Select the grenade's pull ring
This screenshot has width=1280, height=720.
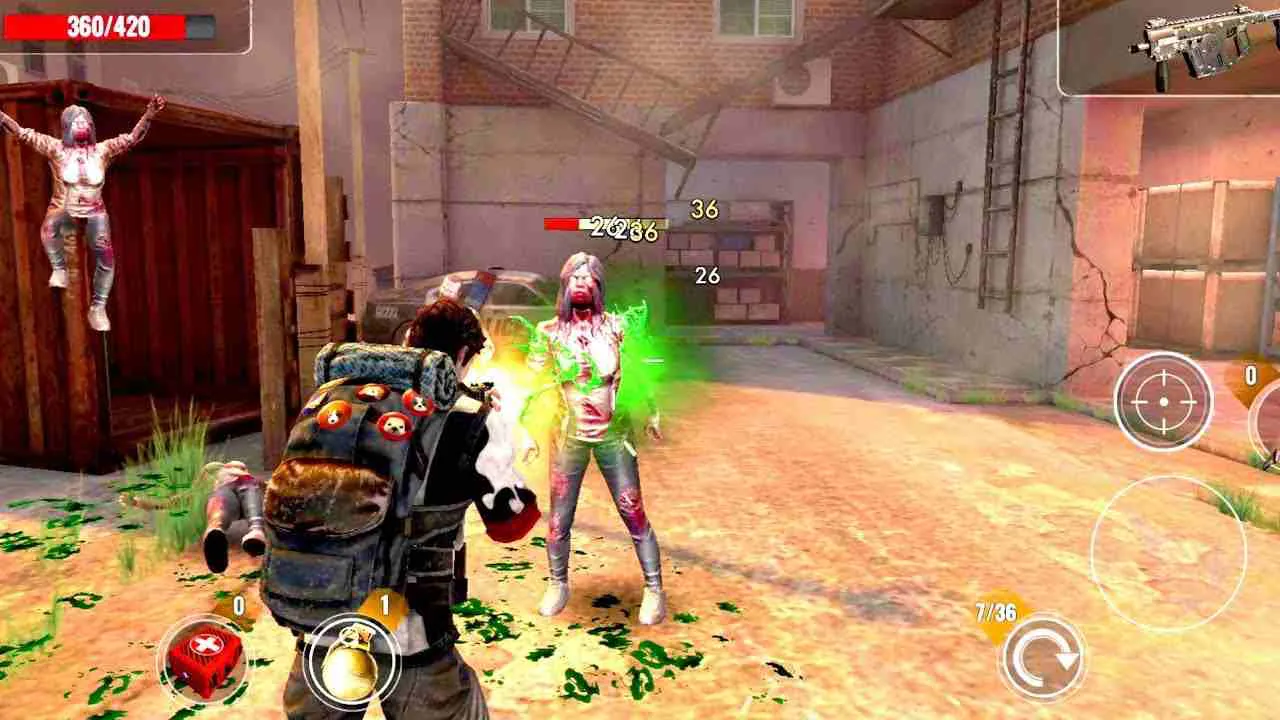[351, 637]
